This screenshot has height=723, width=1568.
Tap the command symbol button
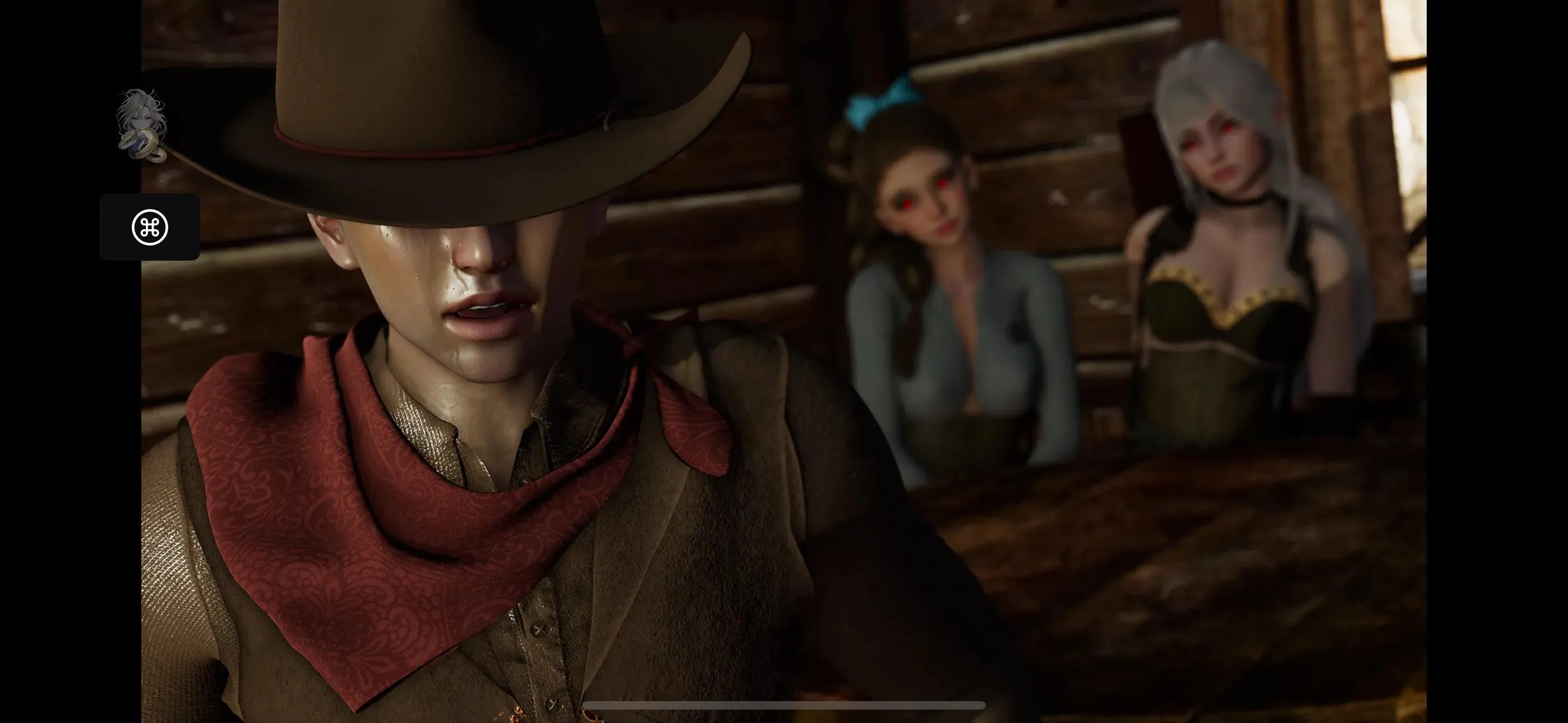(150, 227)
